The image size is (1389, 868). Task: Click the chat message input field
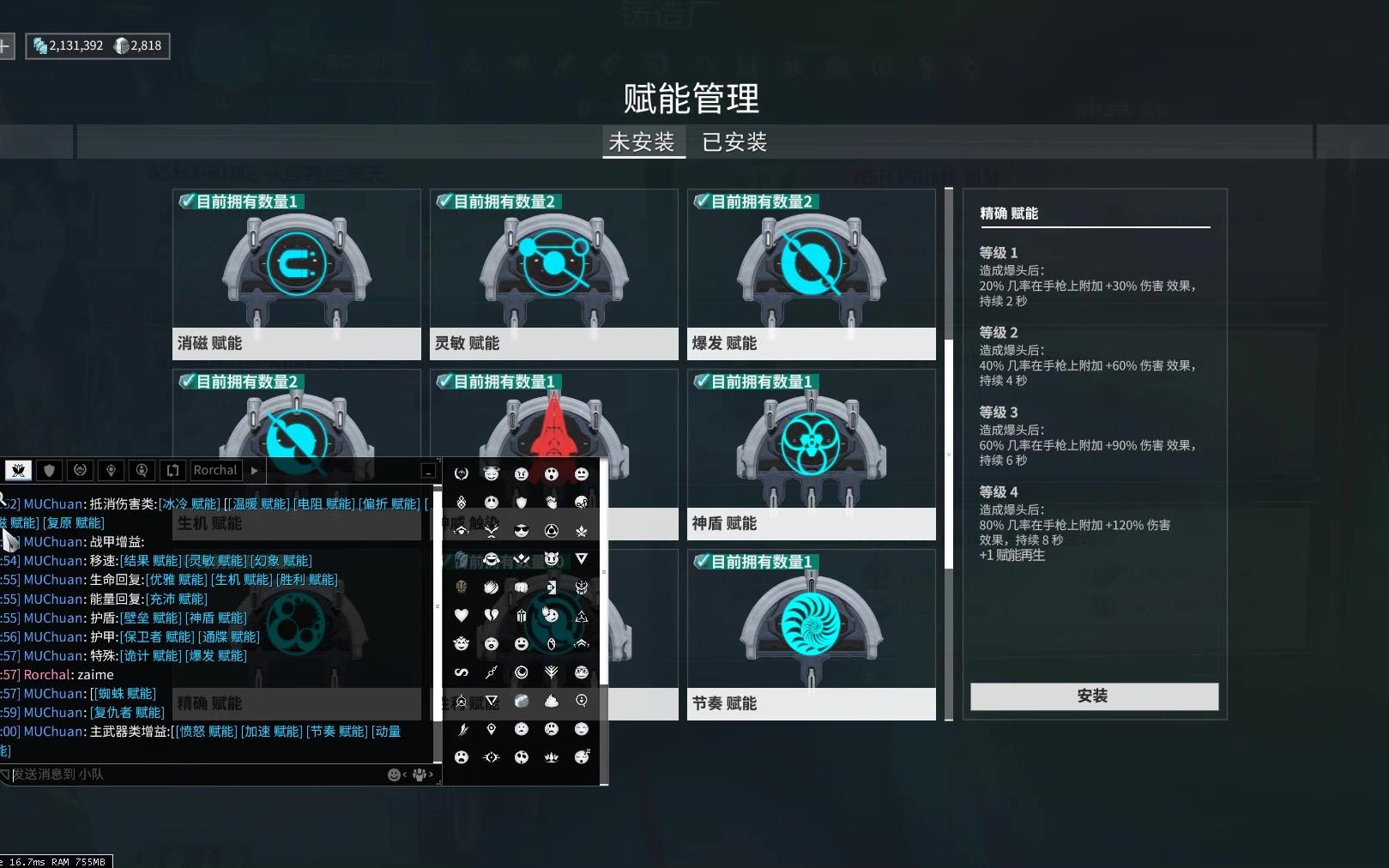[x=172, y=774]
